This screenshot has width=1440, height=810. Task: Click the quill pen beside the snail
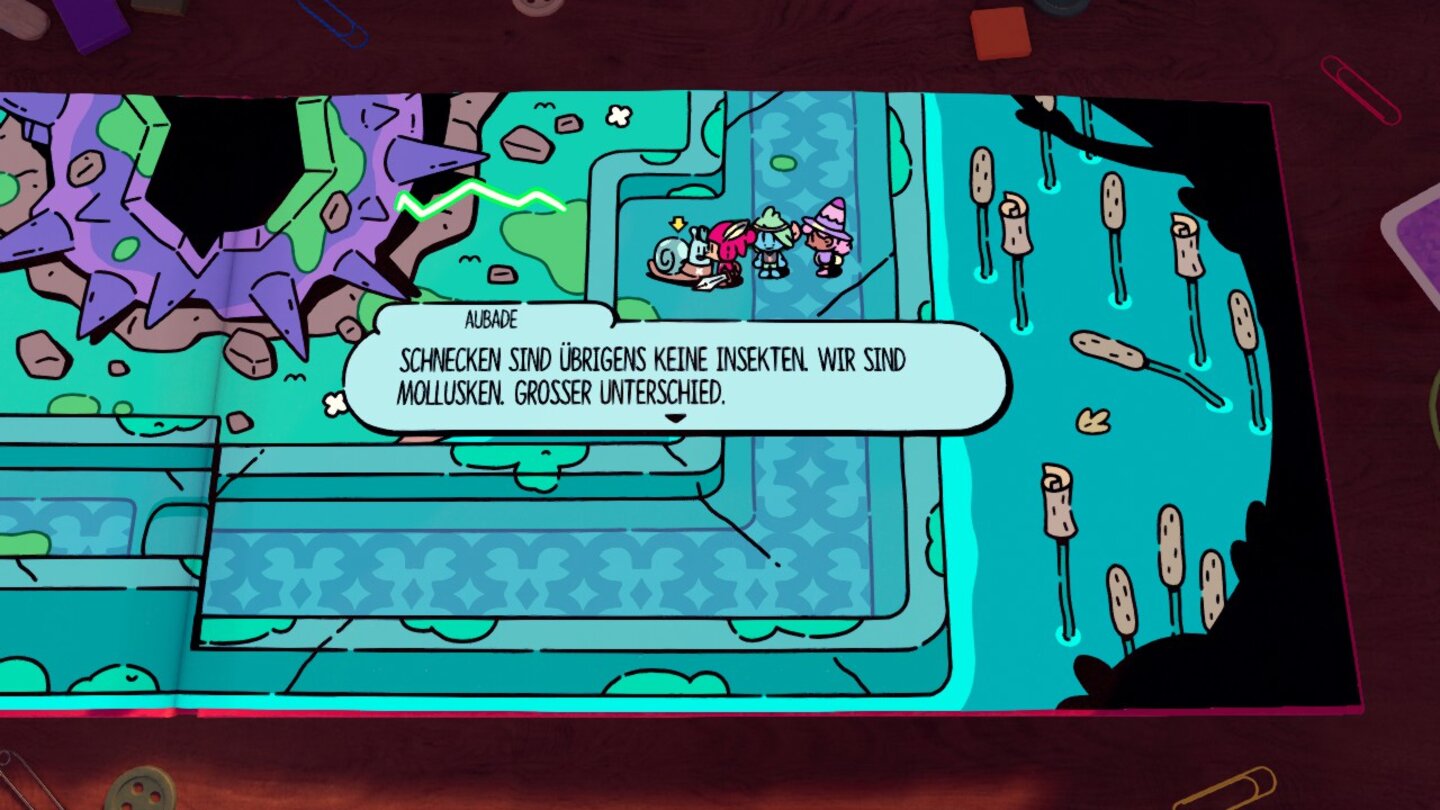(710, 283)
